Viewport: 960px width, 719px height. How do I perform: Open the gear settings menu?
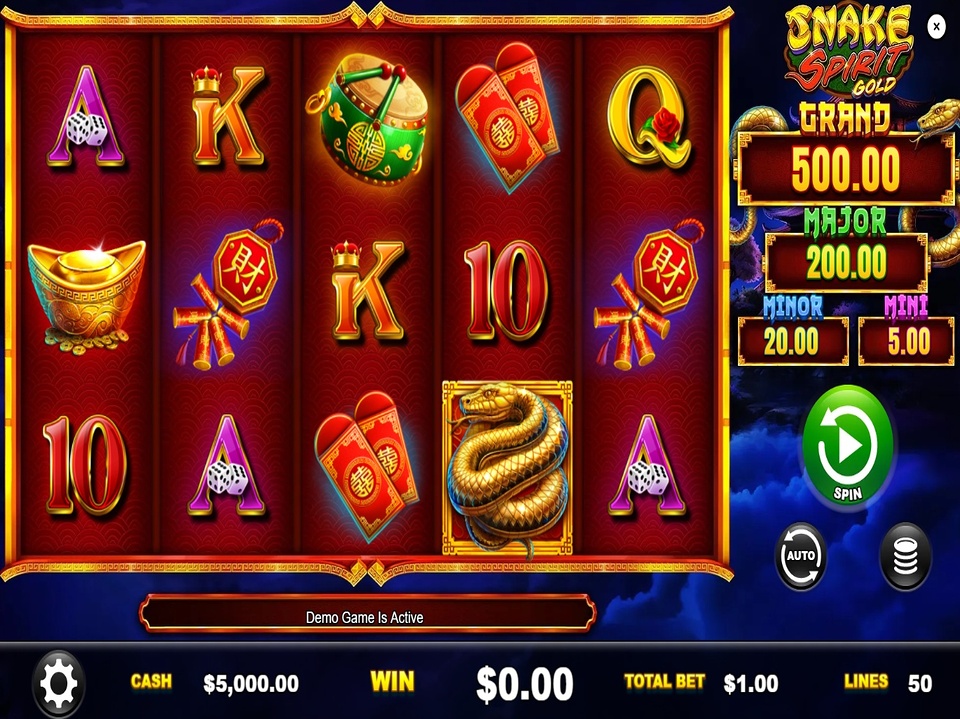click(58, 684)
